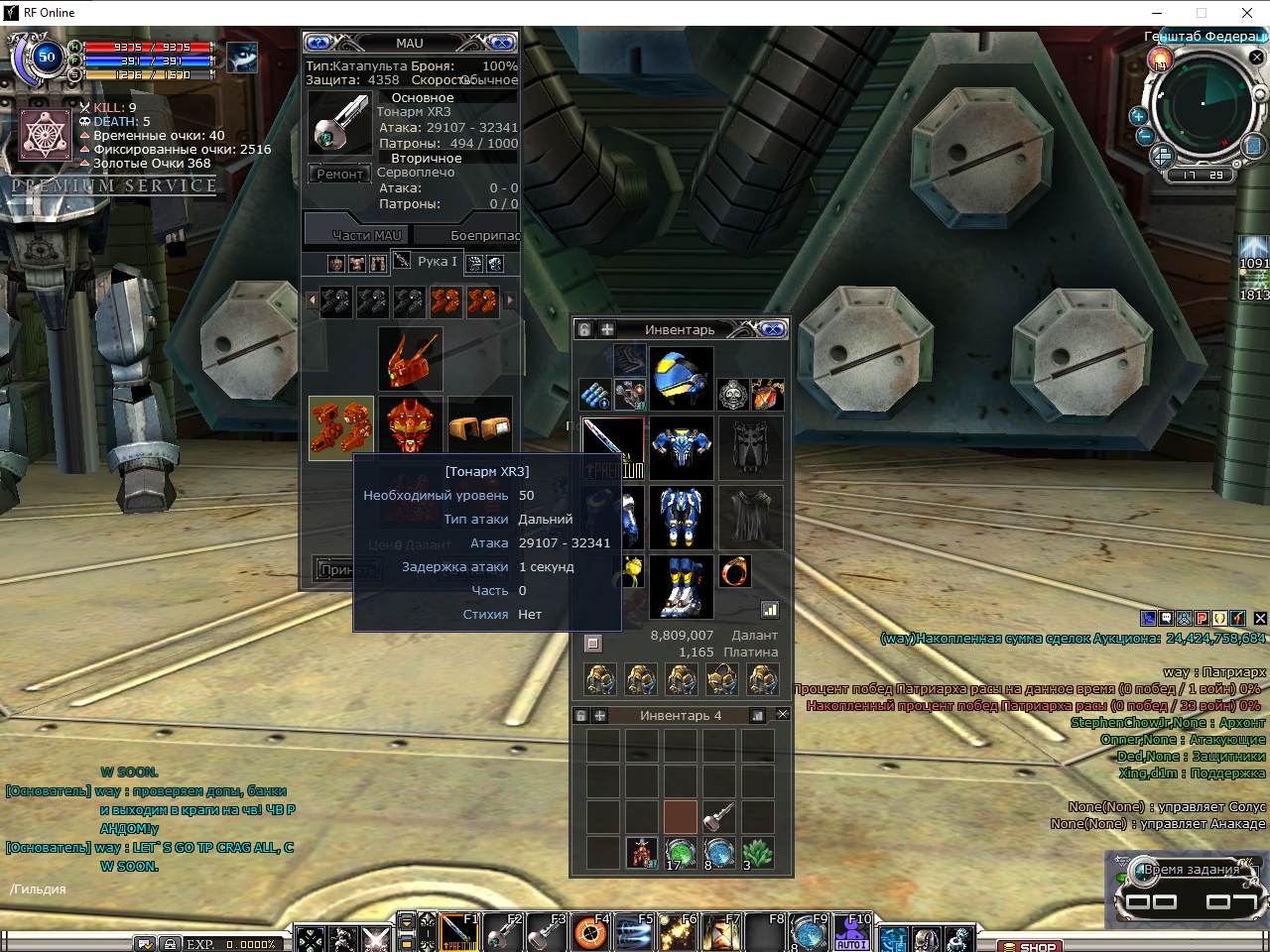
Task: Open PREMIUM SERVICE panel
Action: coord(114,185)
